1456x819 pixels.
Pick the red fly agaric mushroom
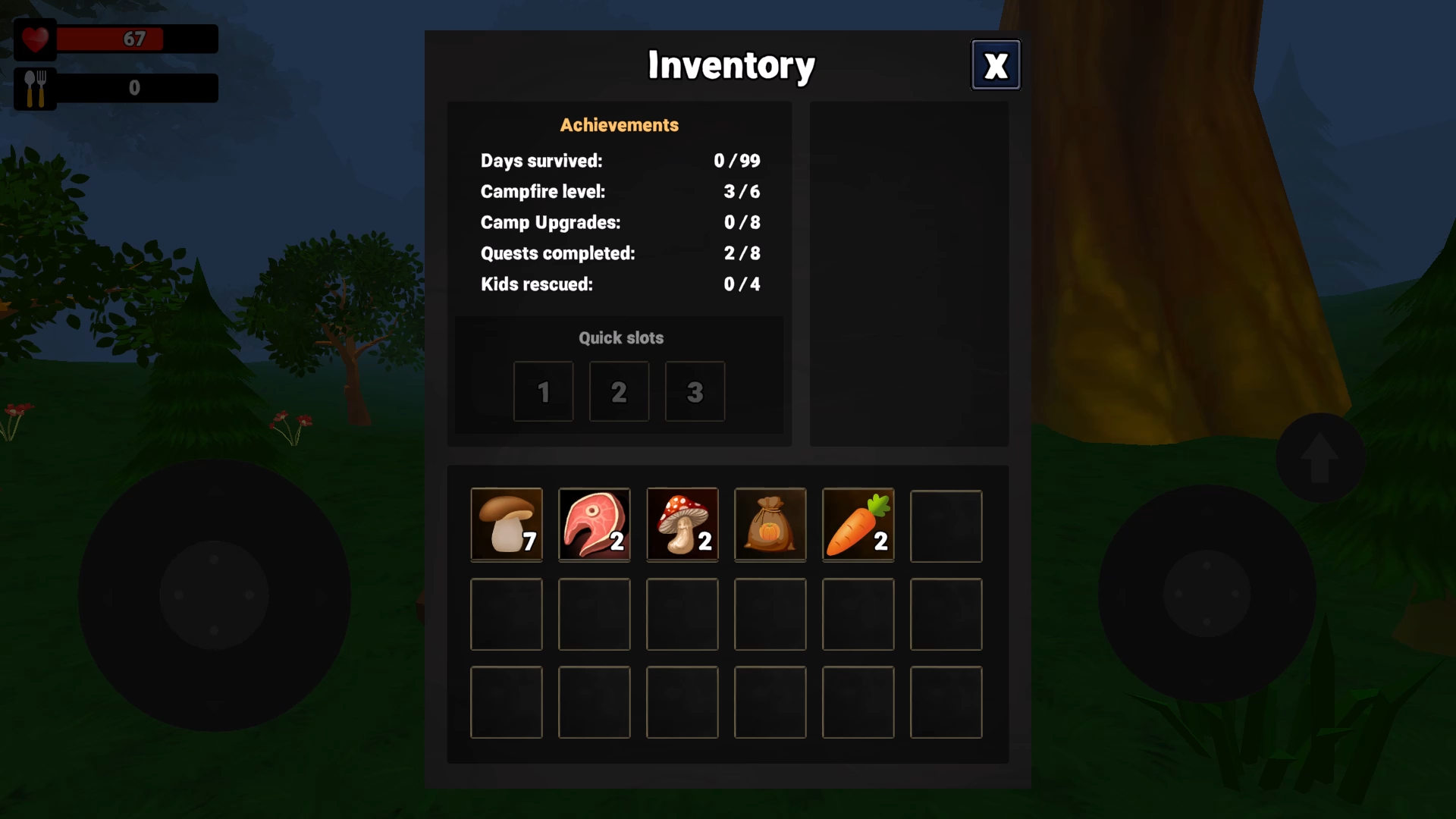pyautogui.click(x=682, y=525)
